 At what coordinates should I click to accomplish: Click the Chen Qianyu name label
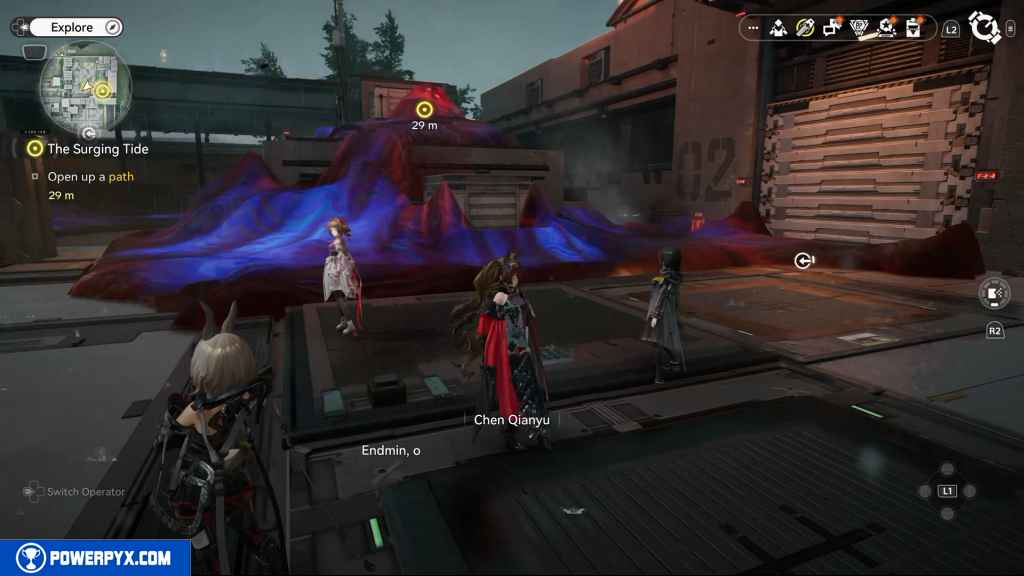(511, 420)
